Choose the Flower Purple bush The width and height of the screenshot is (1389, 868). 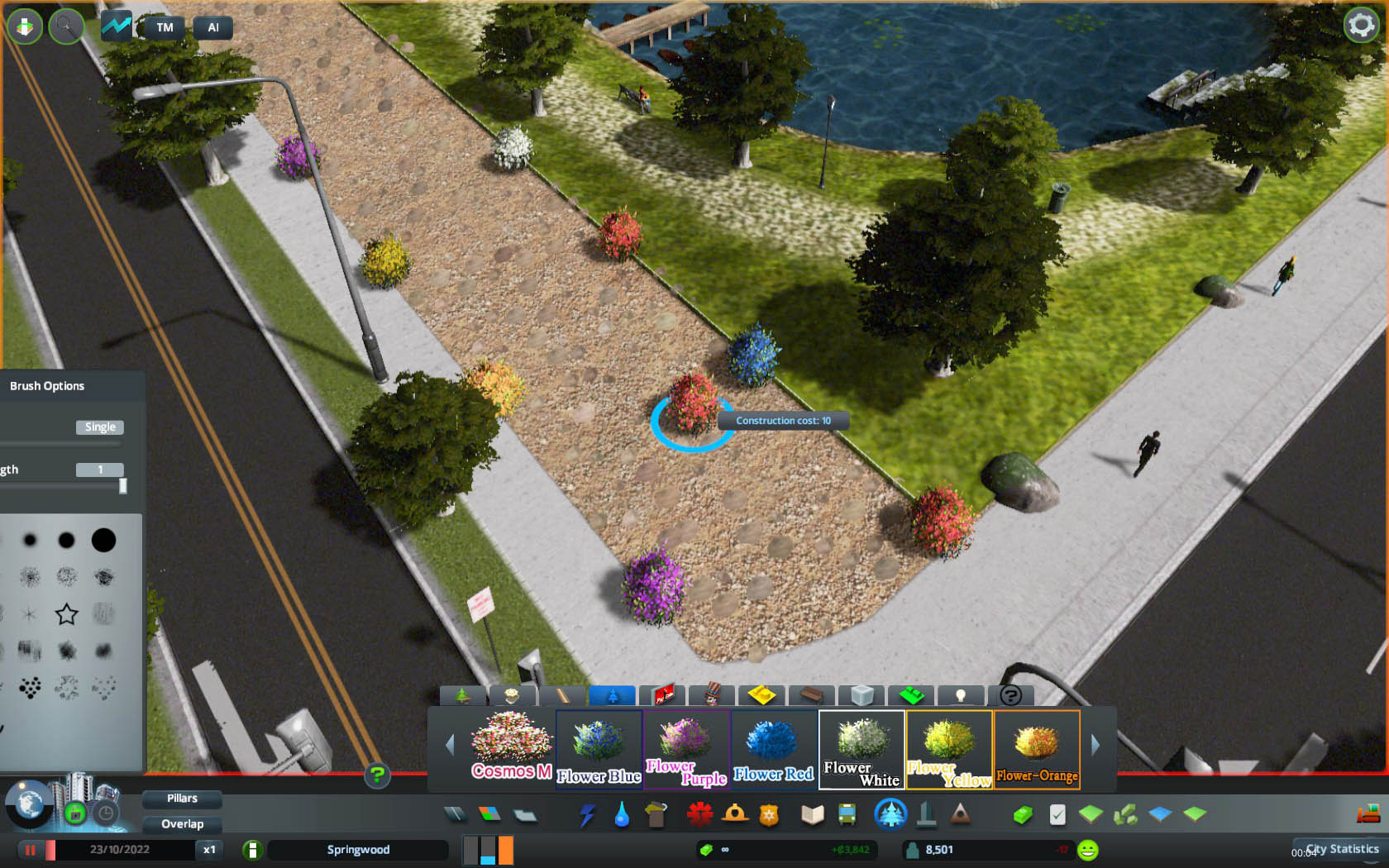point(686,750)
